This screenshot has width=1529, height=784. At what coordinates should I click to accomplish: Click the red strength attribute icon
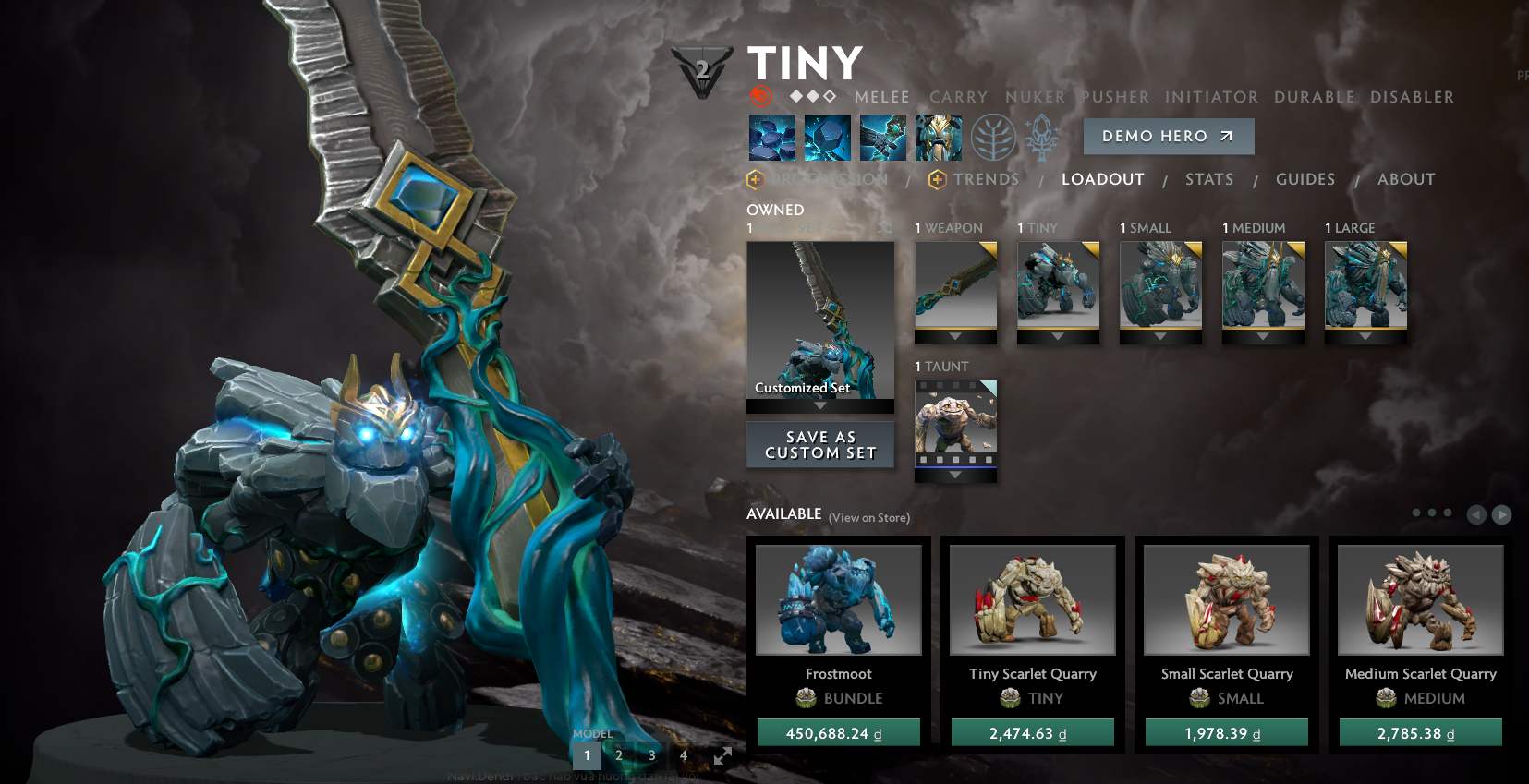click(760, 96)
